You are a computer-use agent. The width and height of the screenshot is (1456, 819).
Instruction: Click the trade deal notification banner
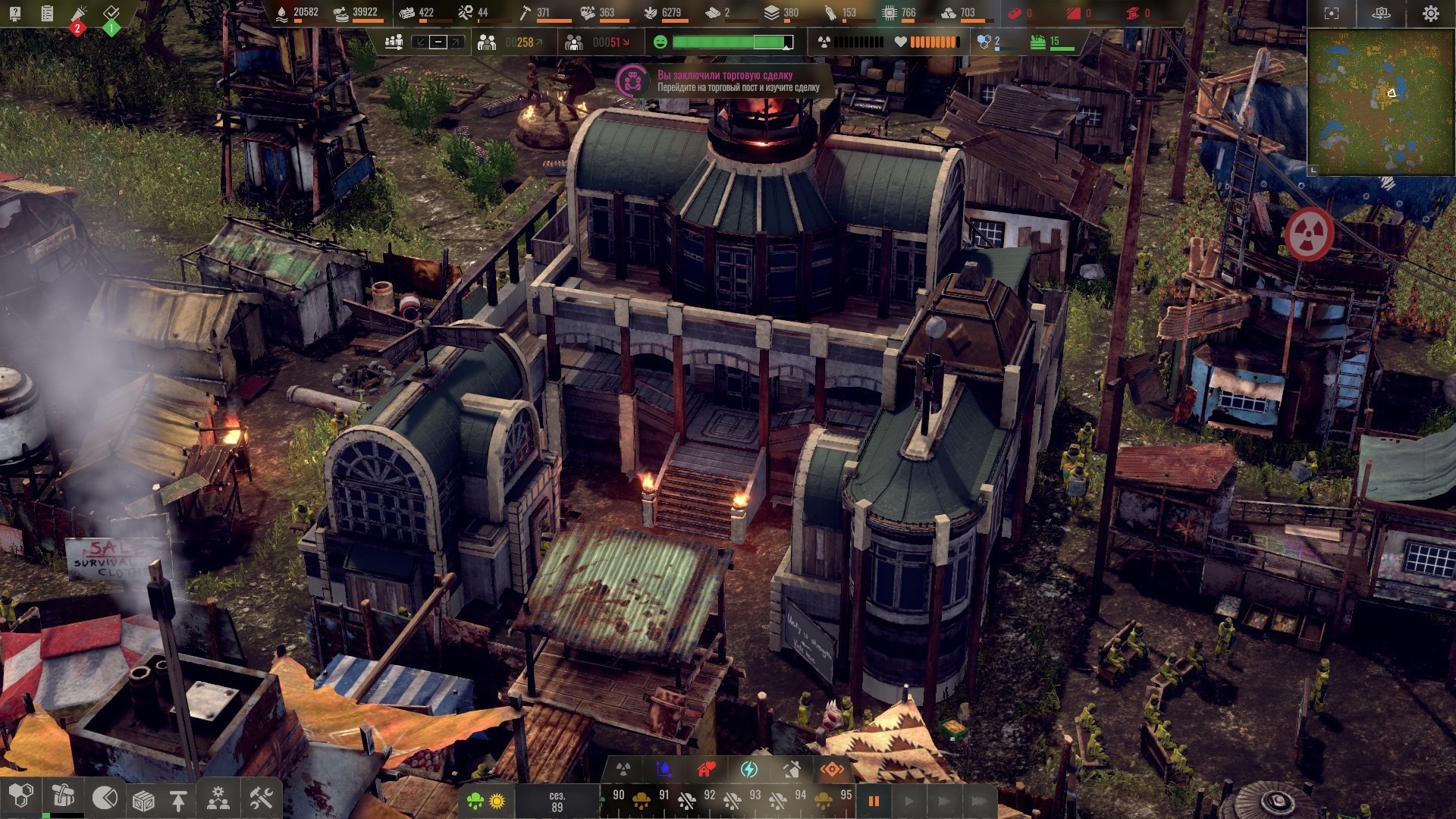pyautogui.click(x=724, y=81)
